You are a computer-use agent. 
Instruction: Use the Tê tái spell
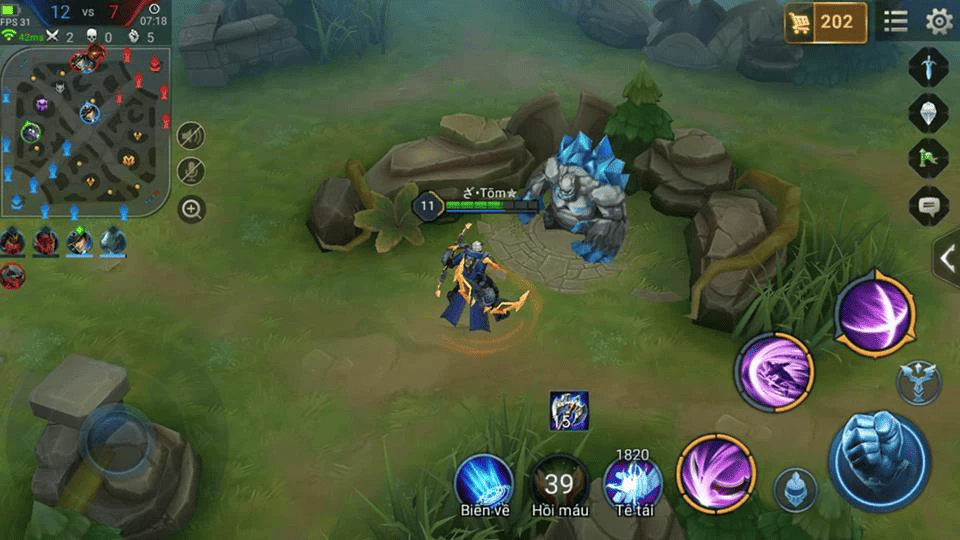click(633, 483)
